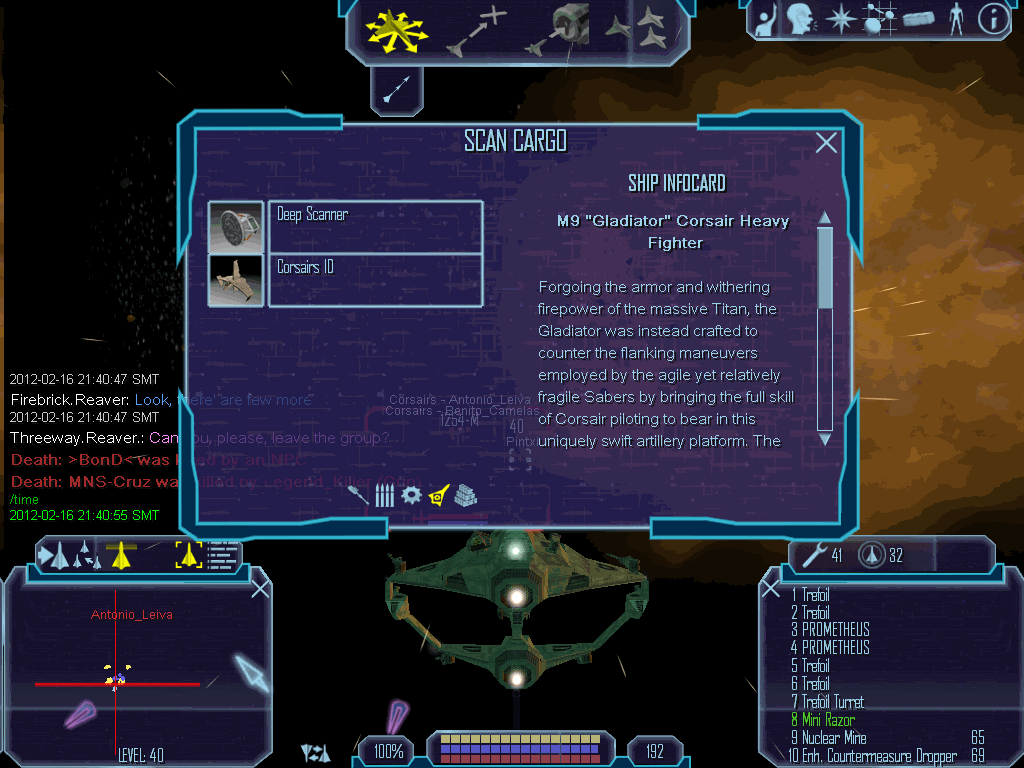Viewport: 1024px width, 768px height.
Task: Open the Nav Map icon
Action: [x=880, y=18]
